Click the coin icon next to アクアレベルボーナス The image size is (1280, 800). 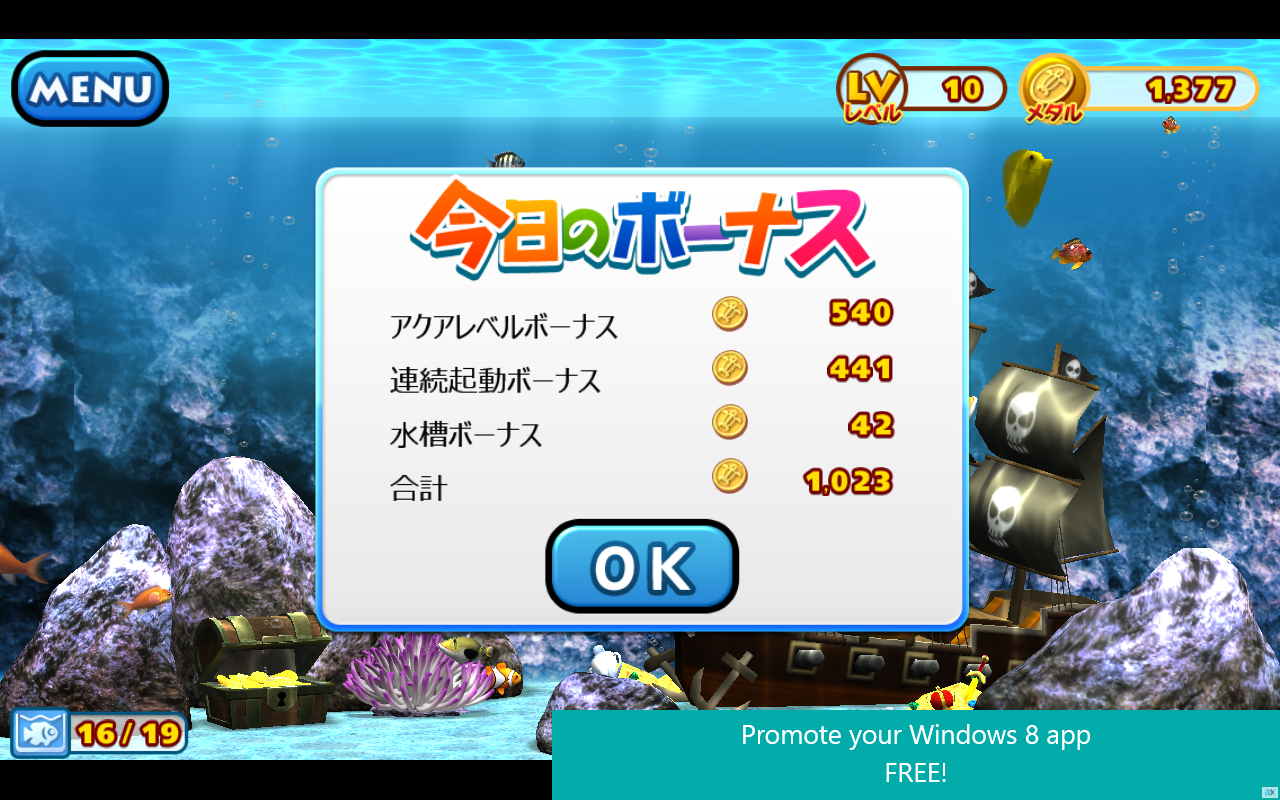click(729, 313)
